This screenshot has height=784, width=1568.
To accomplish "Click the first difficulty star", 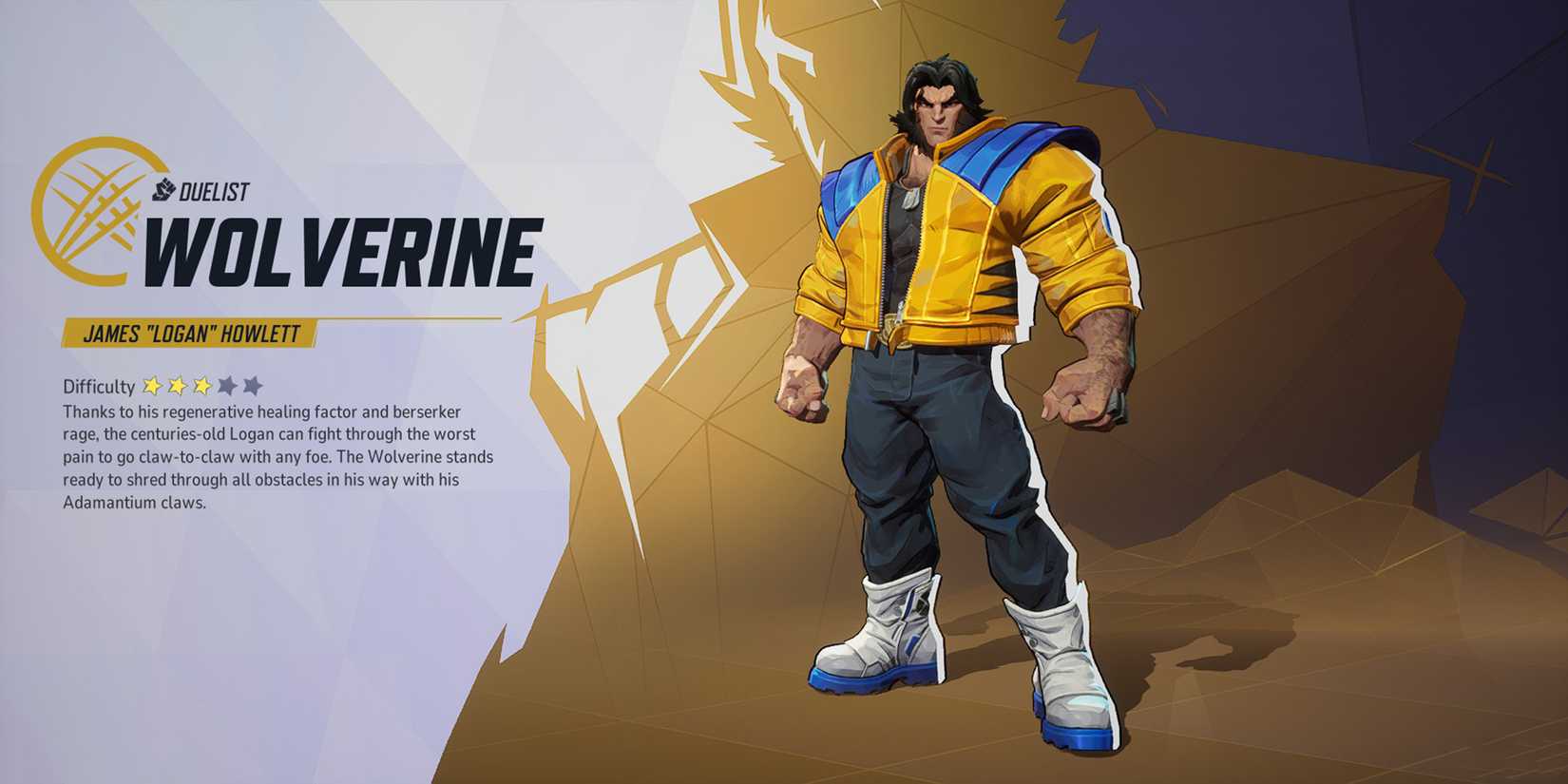I will (x=152, y=385).
